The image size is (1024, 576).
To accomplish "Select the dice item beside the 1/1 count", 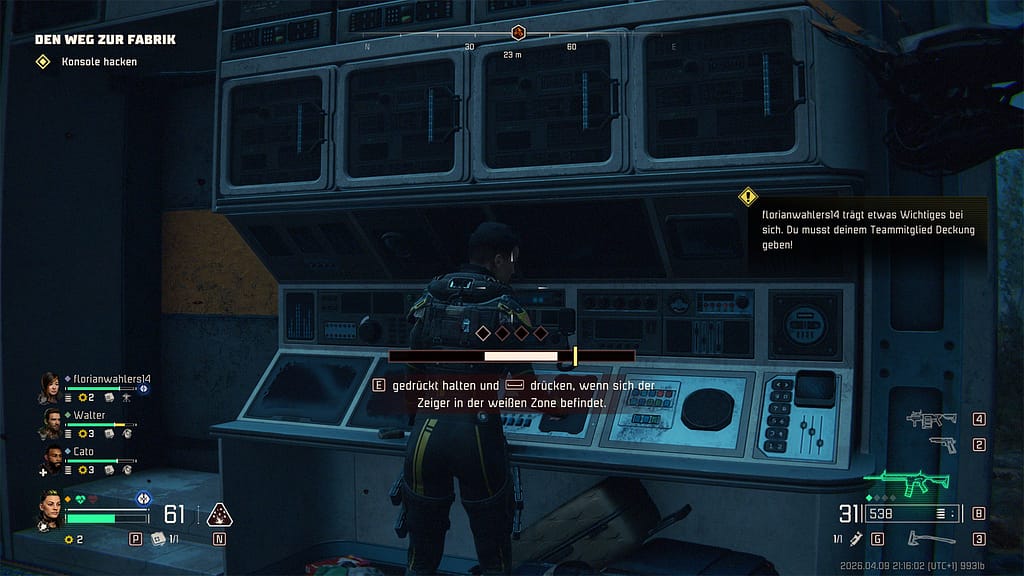I will point(158,539).
